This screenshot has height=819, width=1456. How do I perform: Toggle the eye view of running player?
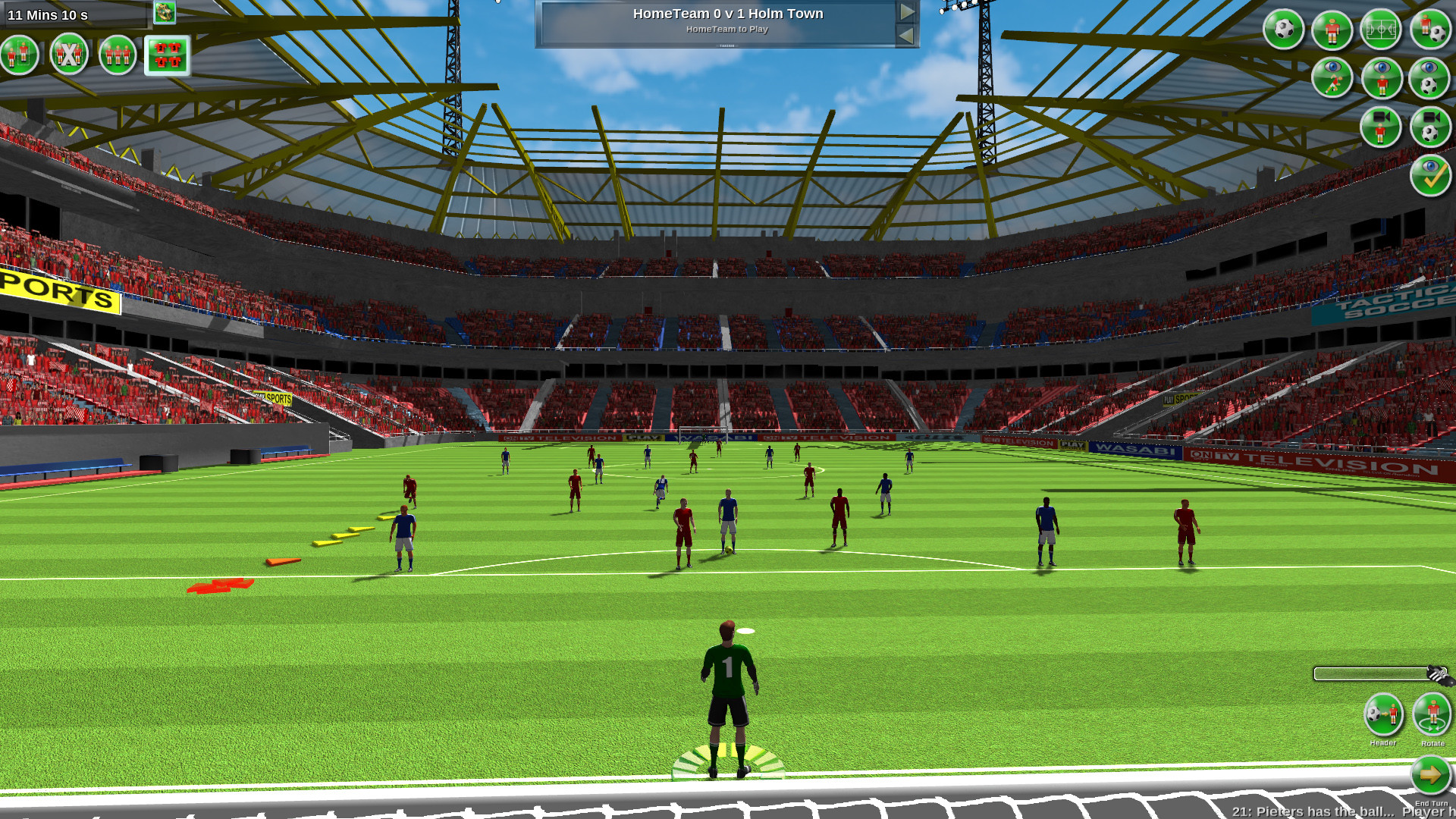coord(1332,77)
